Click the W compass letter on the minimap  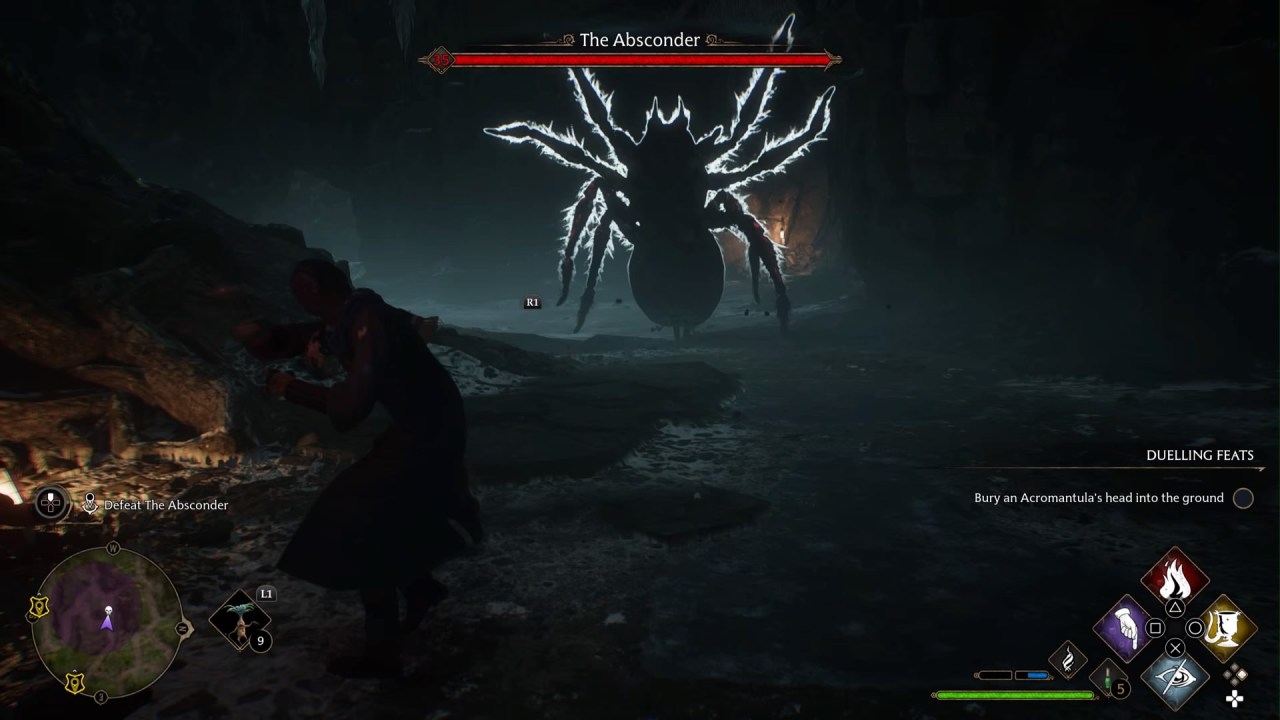point(112,548)
